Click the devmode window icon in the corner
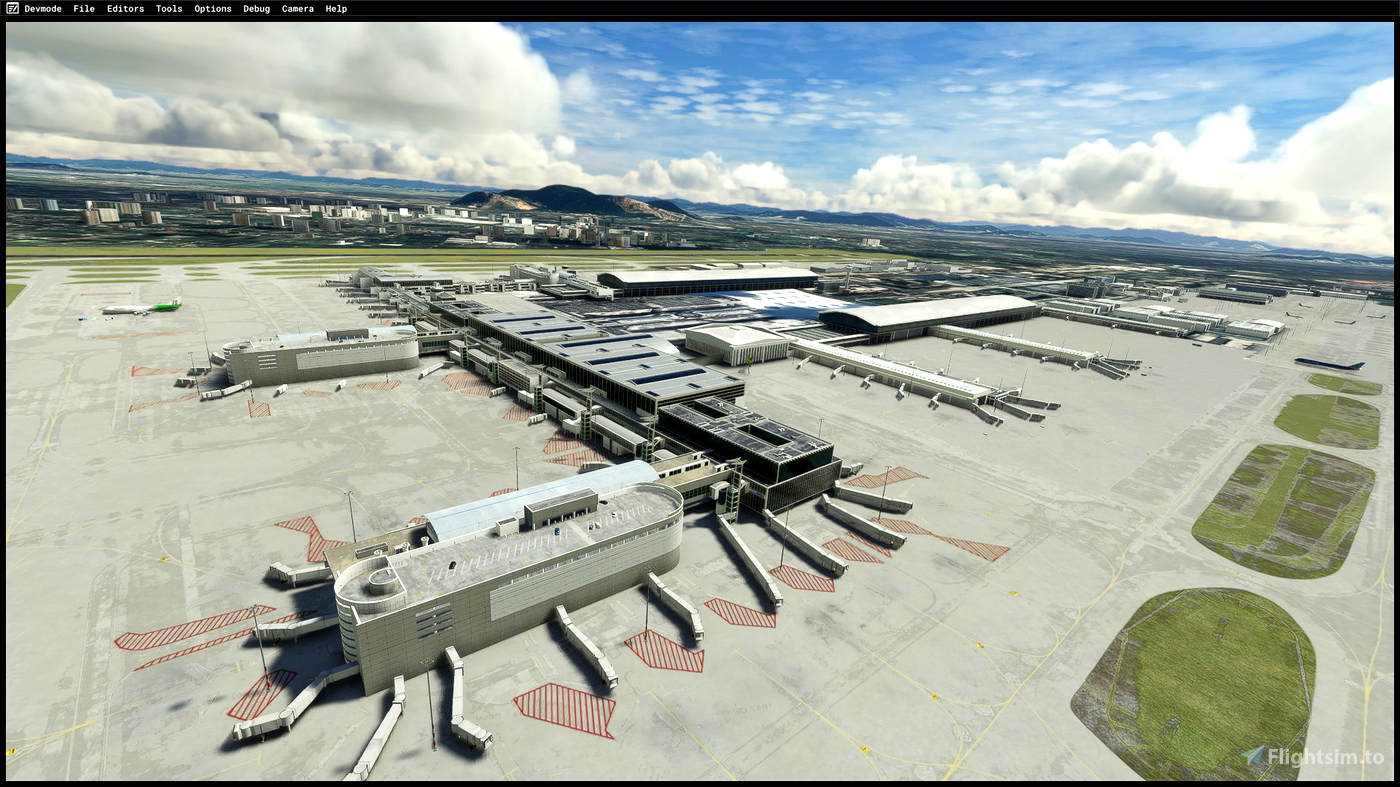Screen dimensions: 1400x787 [x=11, y=8]
